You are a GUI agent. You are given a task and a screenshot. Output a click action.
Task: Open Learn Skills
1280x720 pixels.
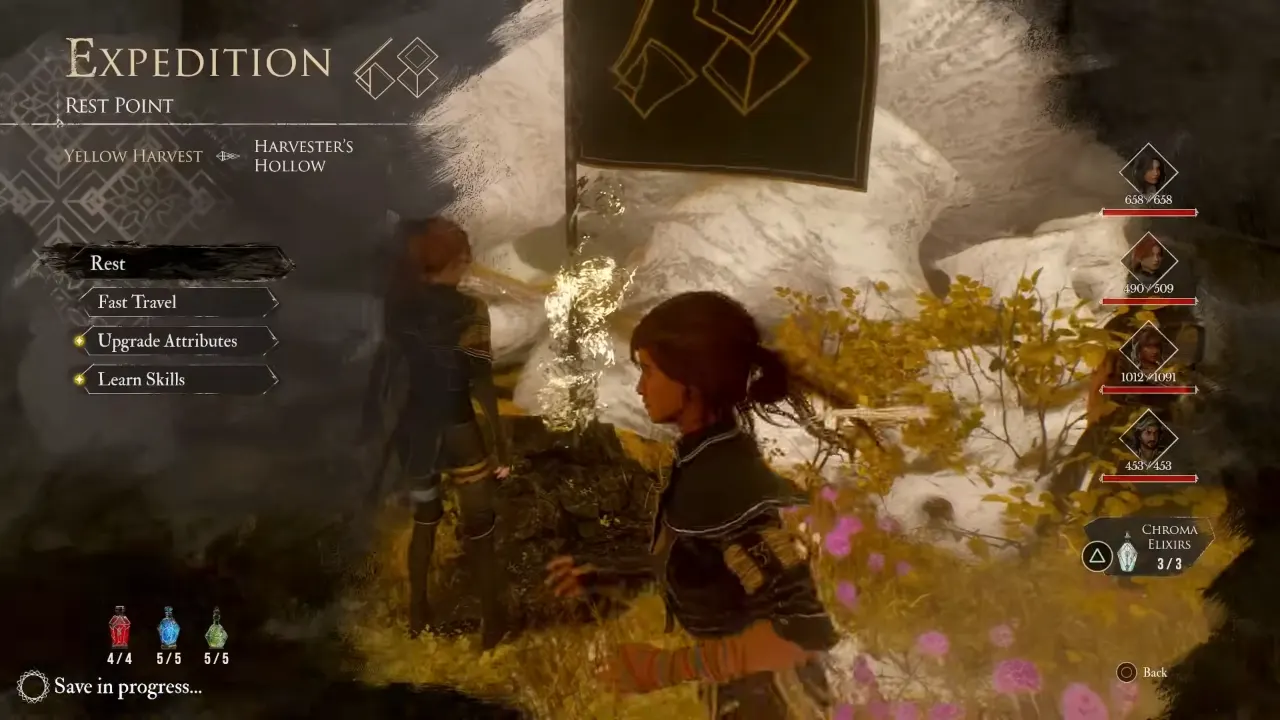140,380
